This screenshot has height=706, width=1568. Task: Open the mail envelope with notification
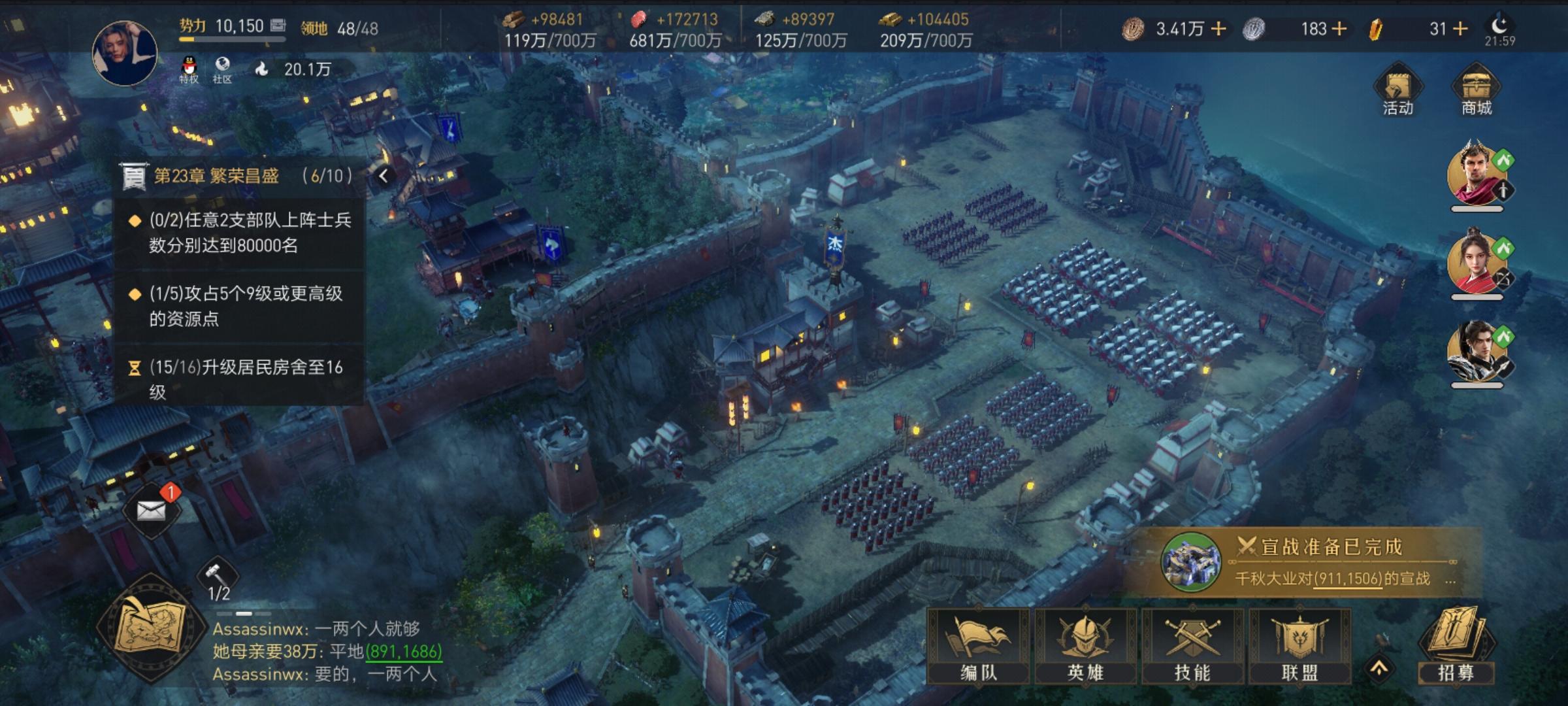pyautogui.click(x=152, y=511)
